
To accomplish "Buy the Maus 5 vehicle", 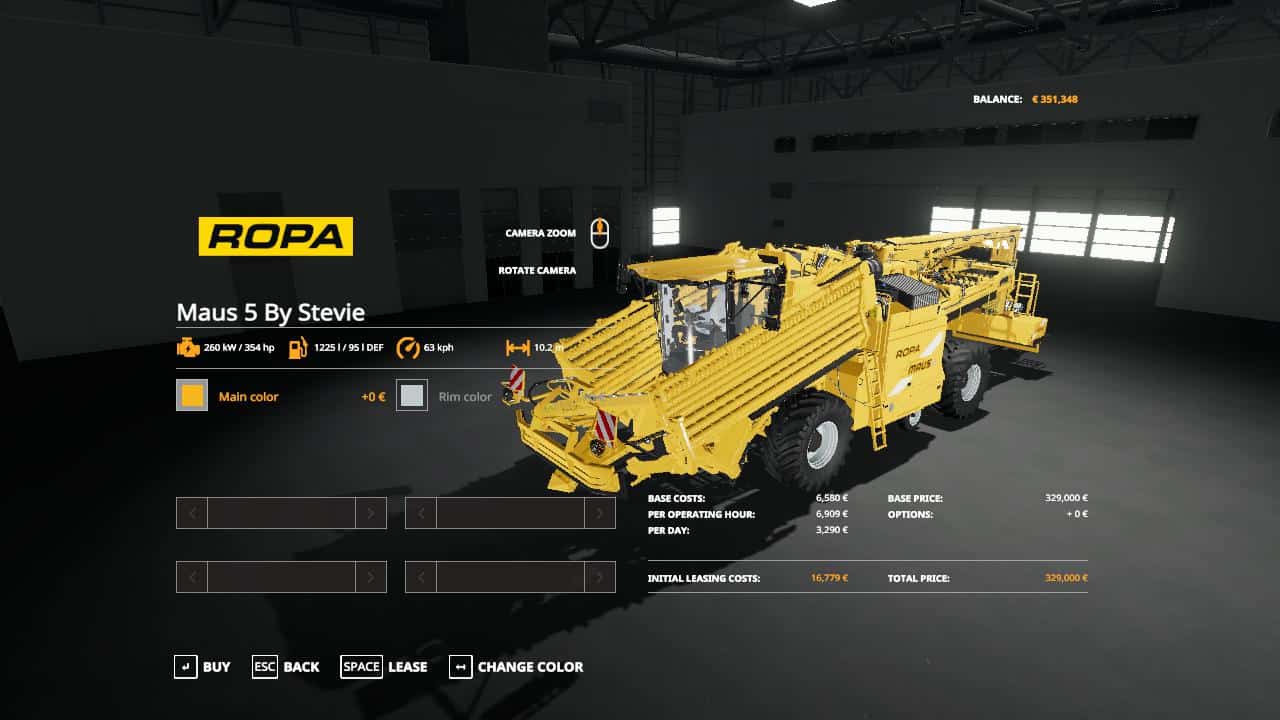I will point(202,667).
